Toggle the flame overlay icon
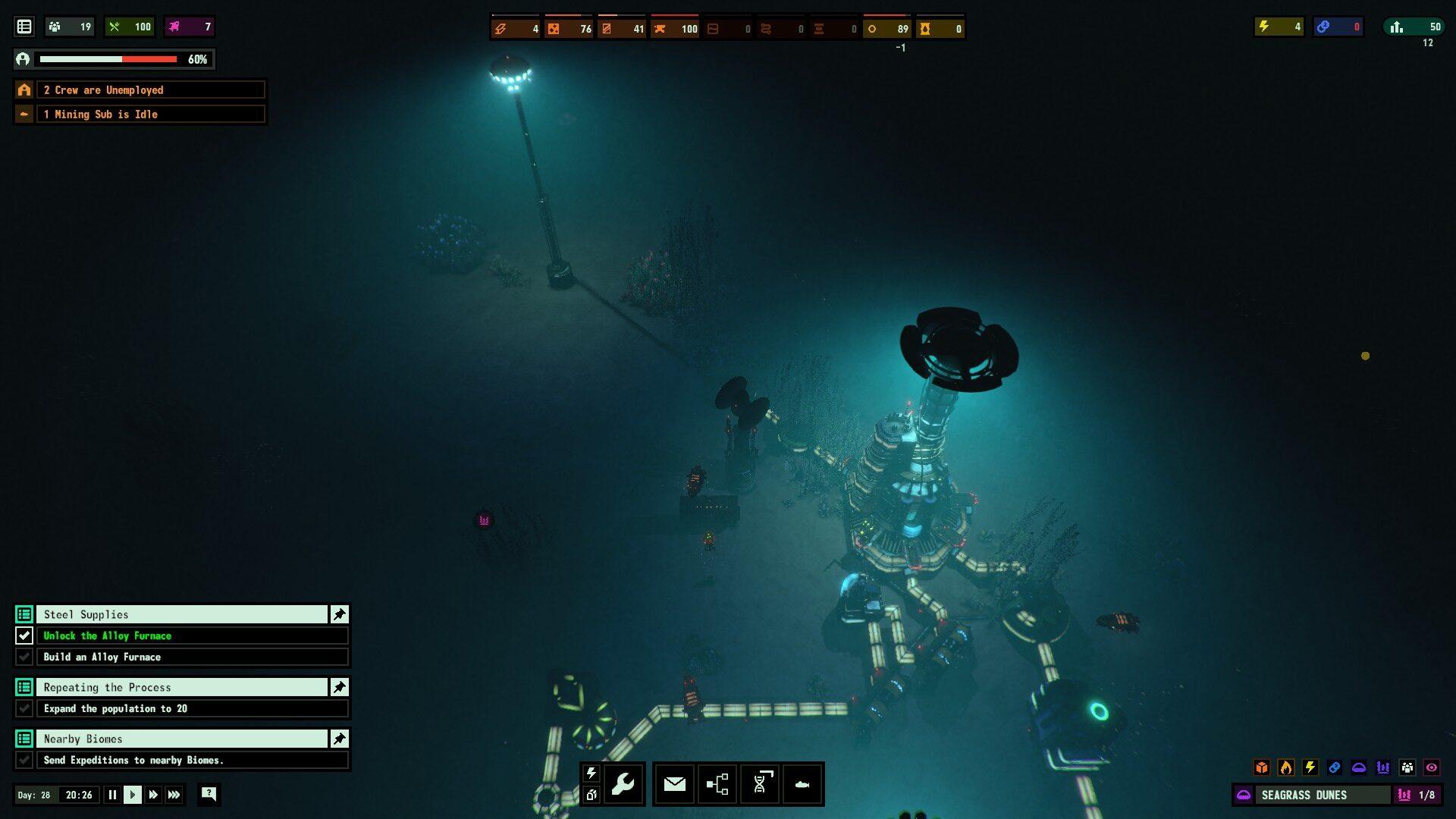 point(1285,767)
